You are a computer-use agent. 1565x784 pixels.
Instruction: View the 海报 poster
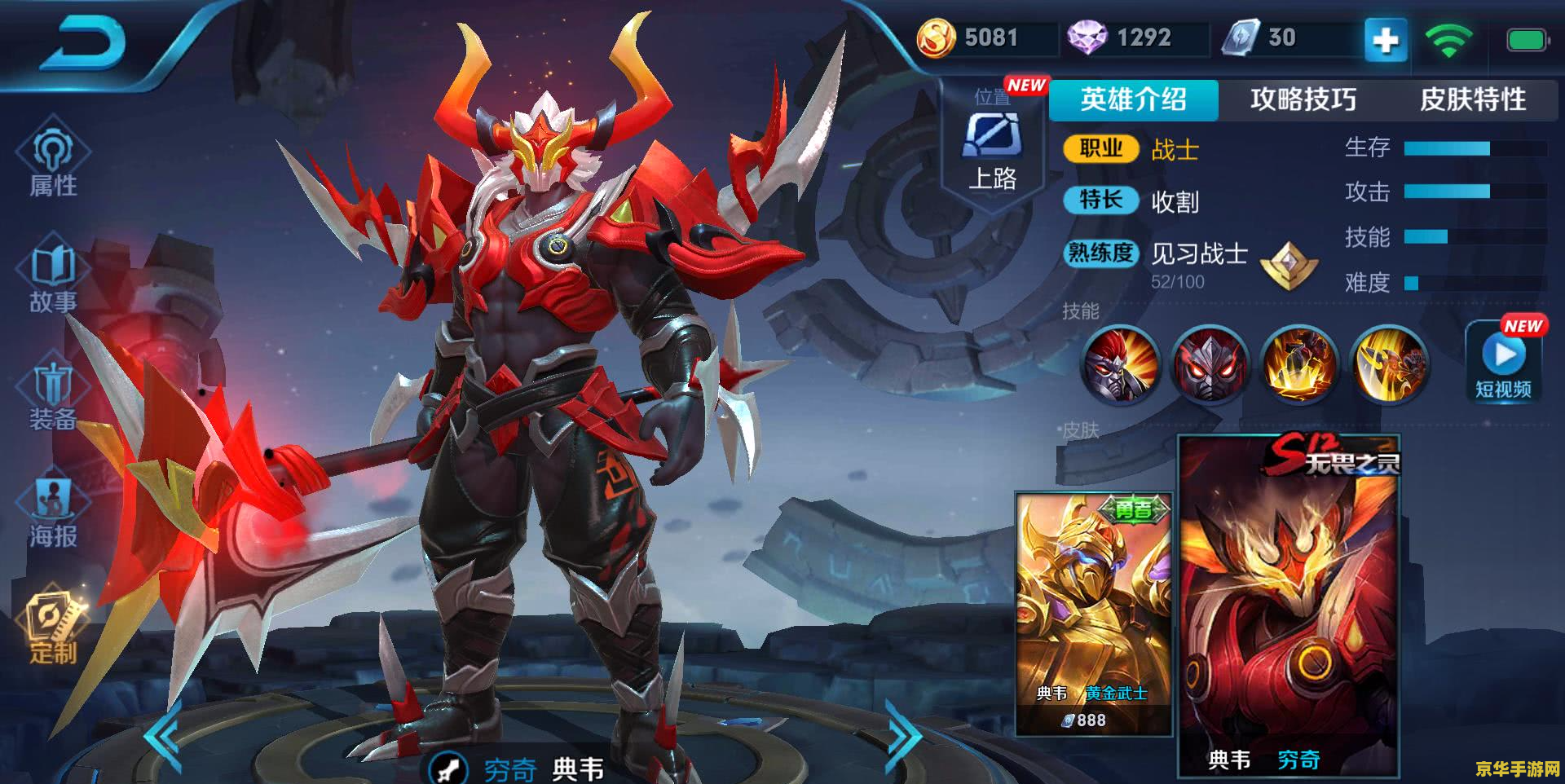click(53, 511)
